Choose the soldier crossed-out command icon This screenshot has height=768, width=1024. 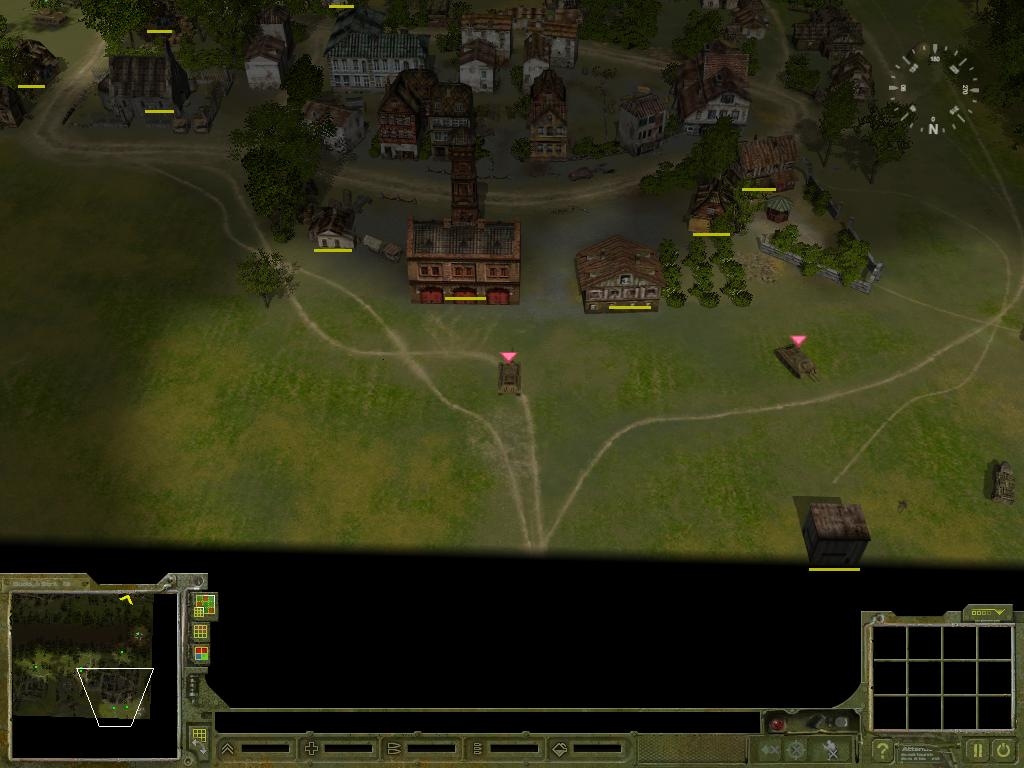tap(830, 749)
